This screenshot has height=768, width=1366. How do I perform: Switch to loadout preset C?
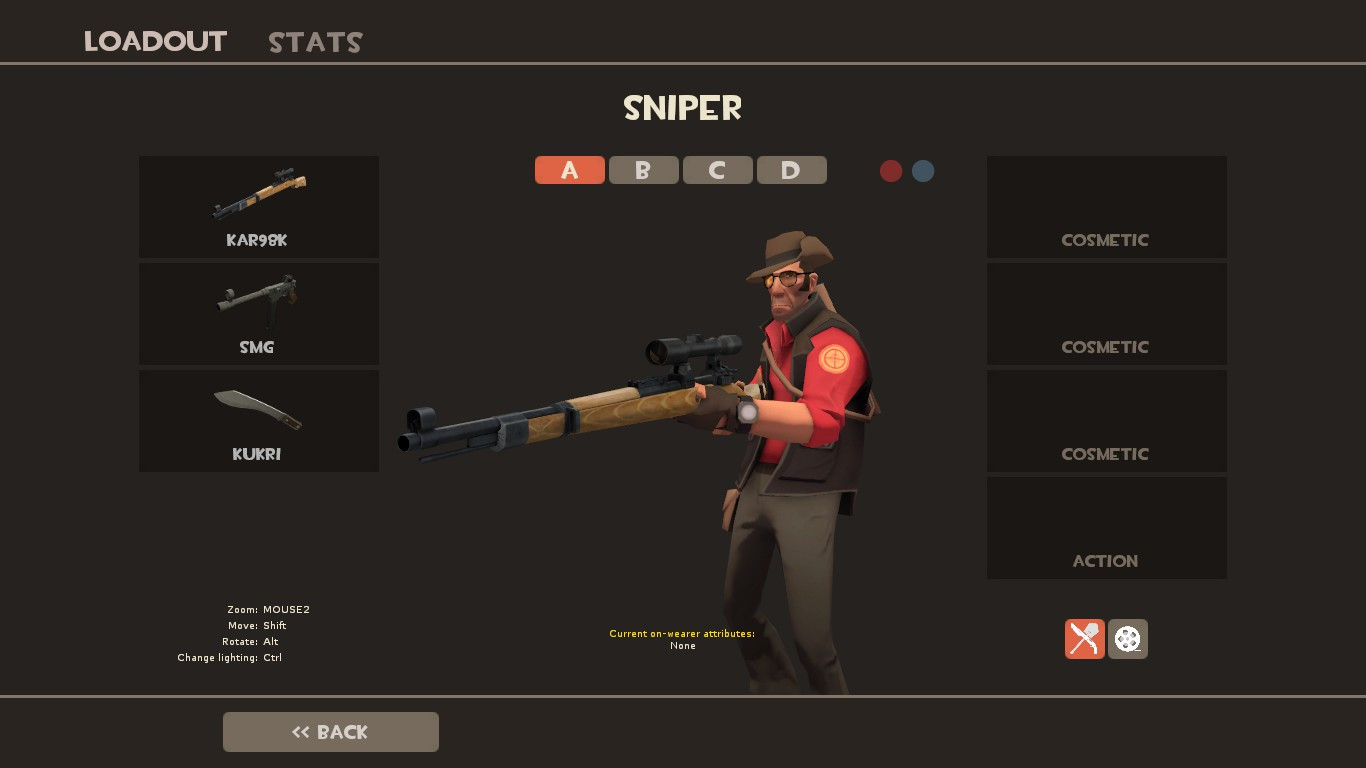(x=717, y=170)
